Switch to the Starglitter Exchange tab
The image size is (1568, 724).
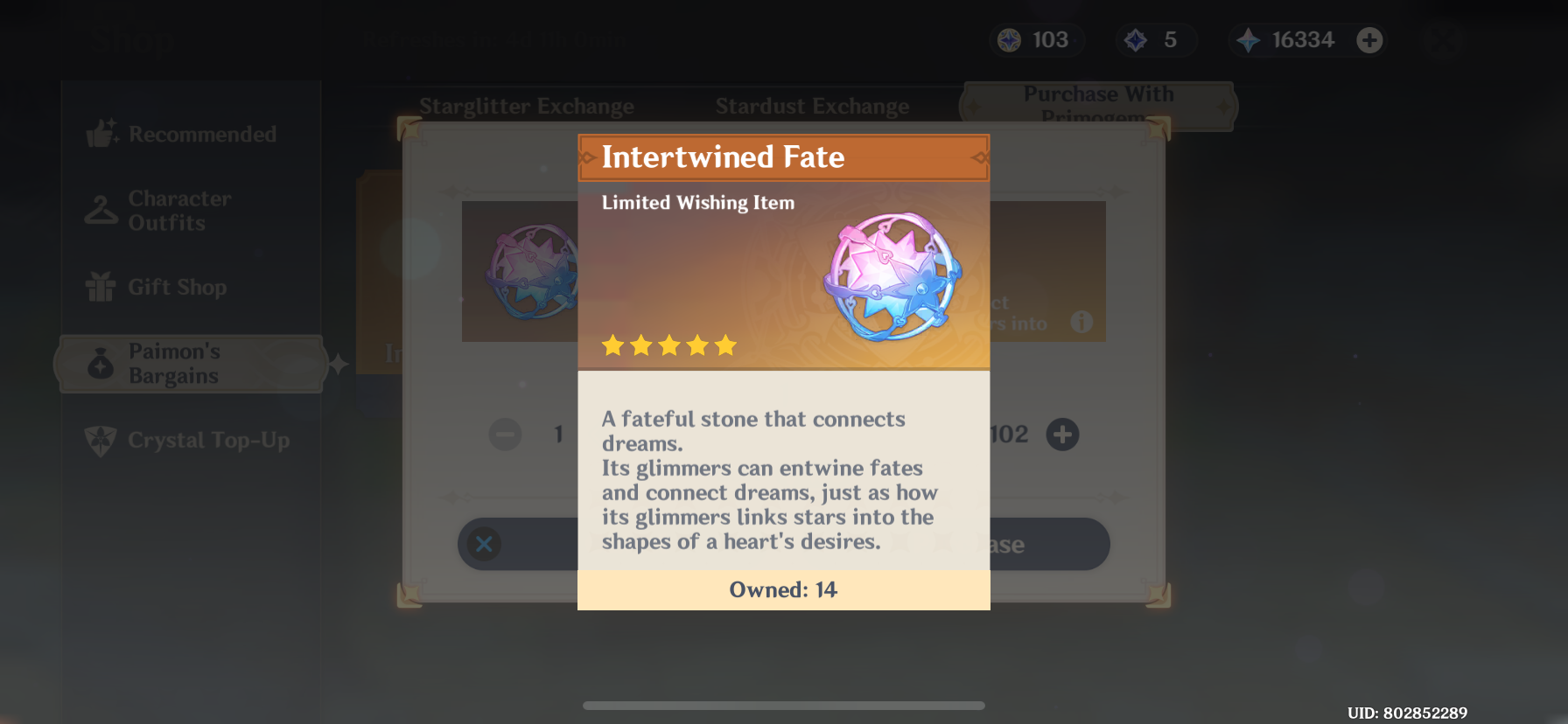click(x=528, y=106)
